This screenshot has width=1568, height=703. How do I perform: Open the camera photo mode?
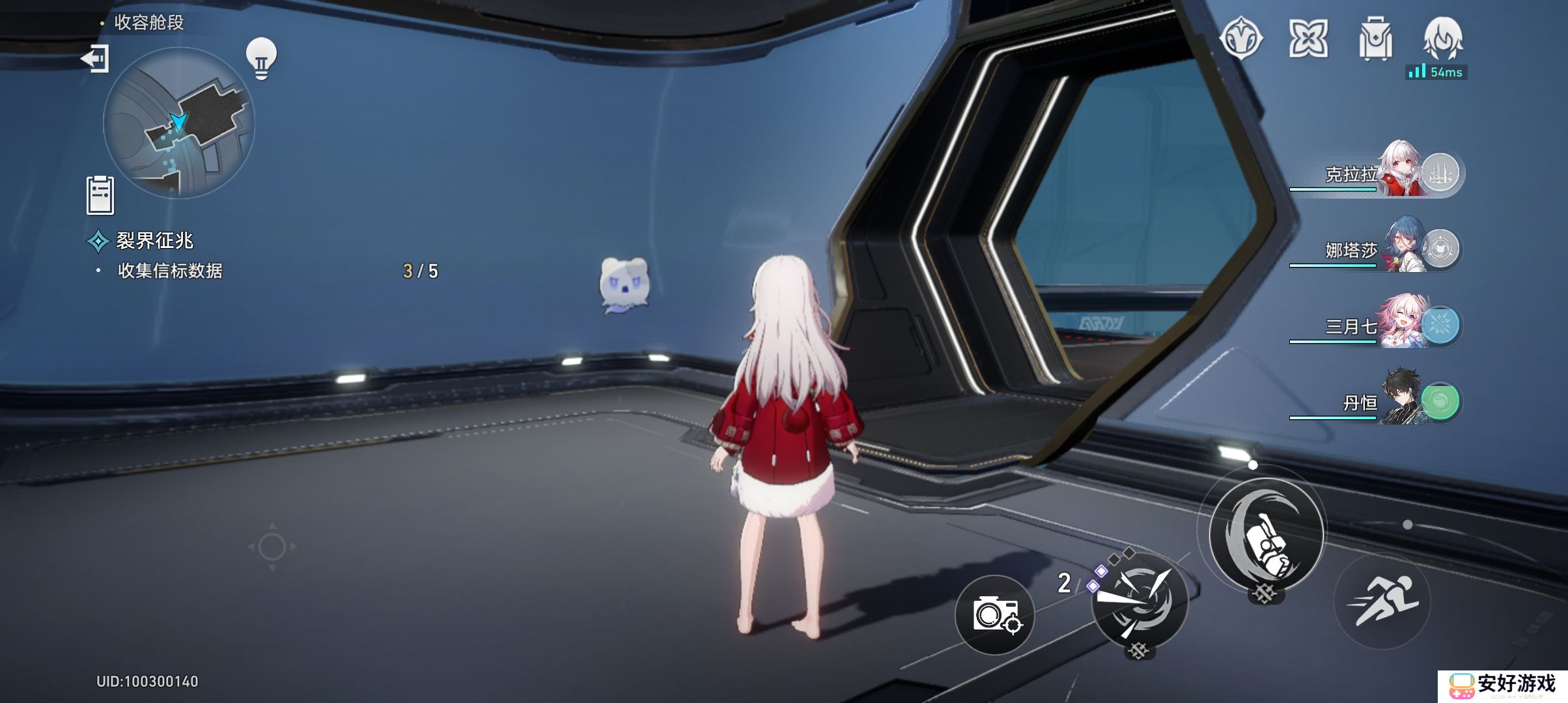coord(995,614)
